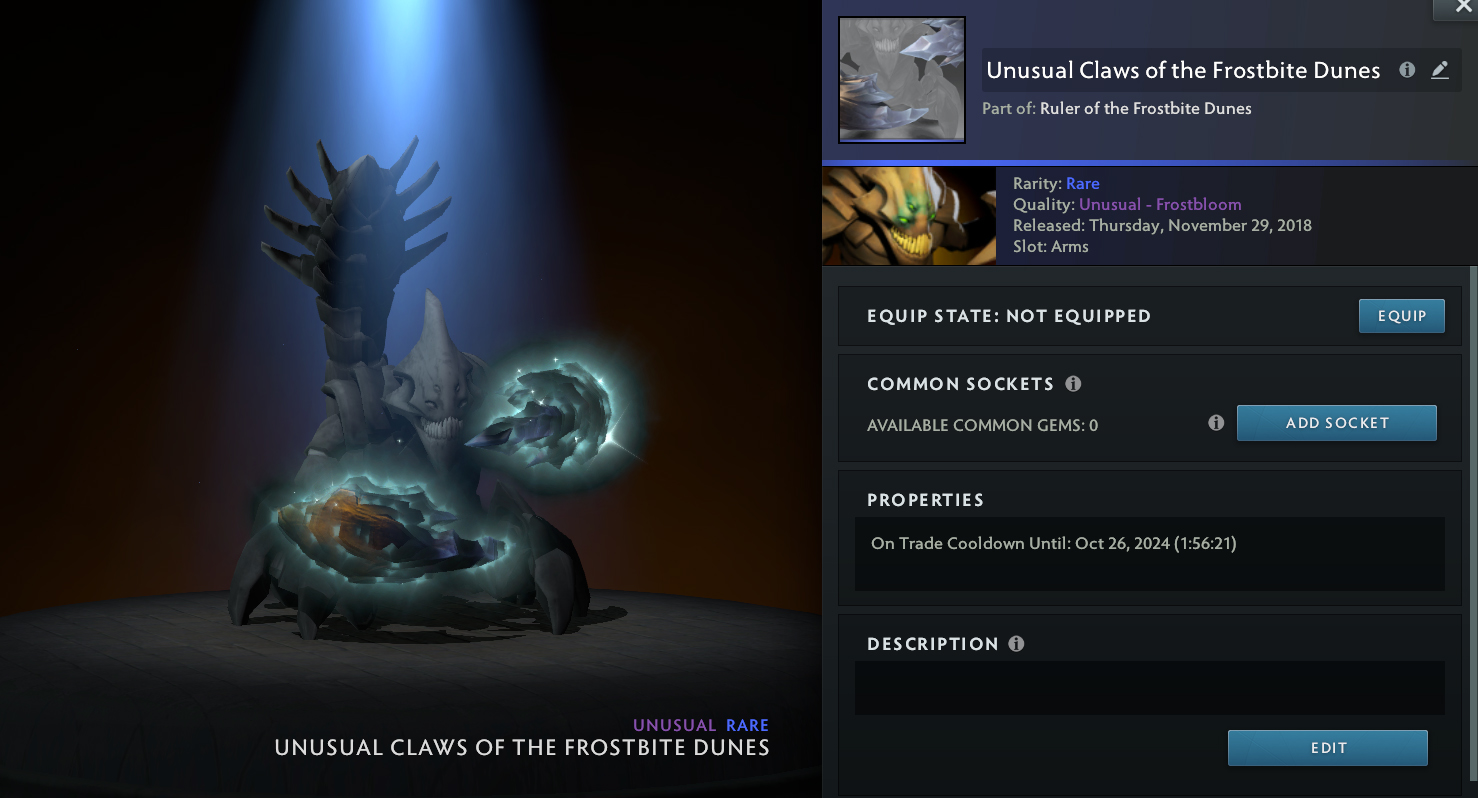The height and width of the screenshot is (798, 1478).
Task: Edit the item description
Action: coord(1327,748)
